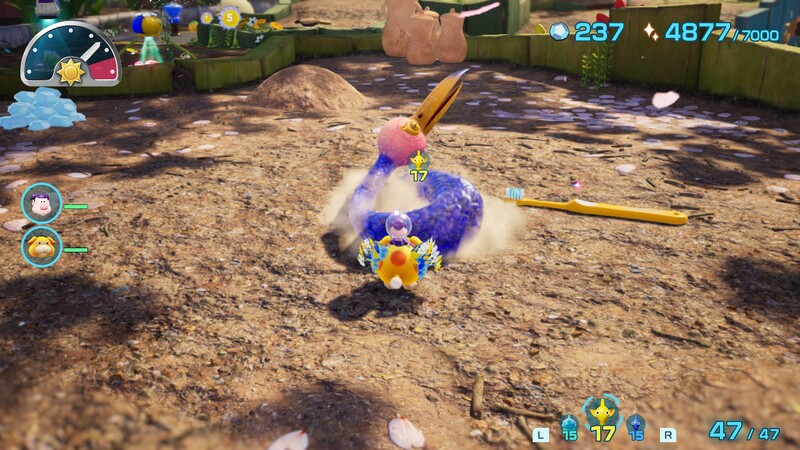The height and width of the screenshot is (450, 800).
Task: Select the Oatchi dog portrait
Action: click(41, 246)
